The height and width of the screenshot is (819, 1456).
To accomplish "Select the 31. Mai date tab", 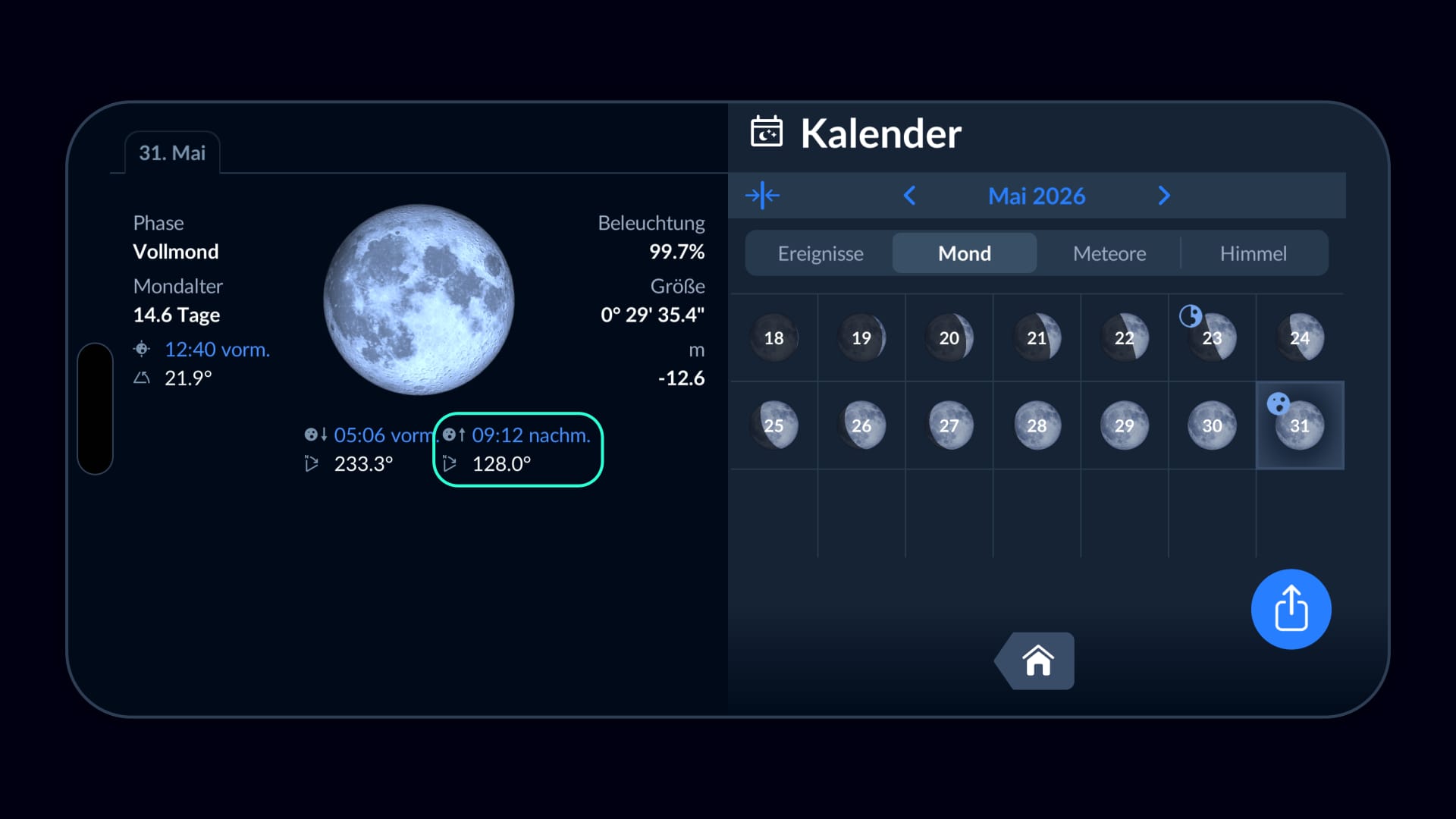I will click(x=172, y=152).
